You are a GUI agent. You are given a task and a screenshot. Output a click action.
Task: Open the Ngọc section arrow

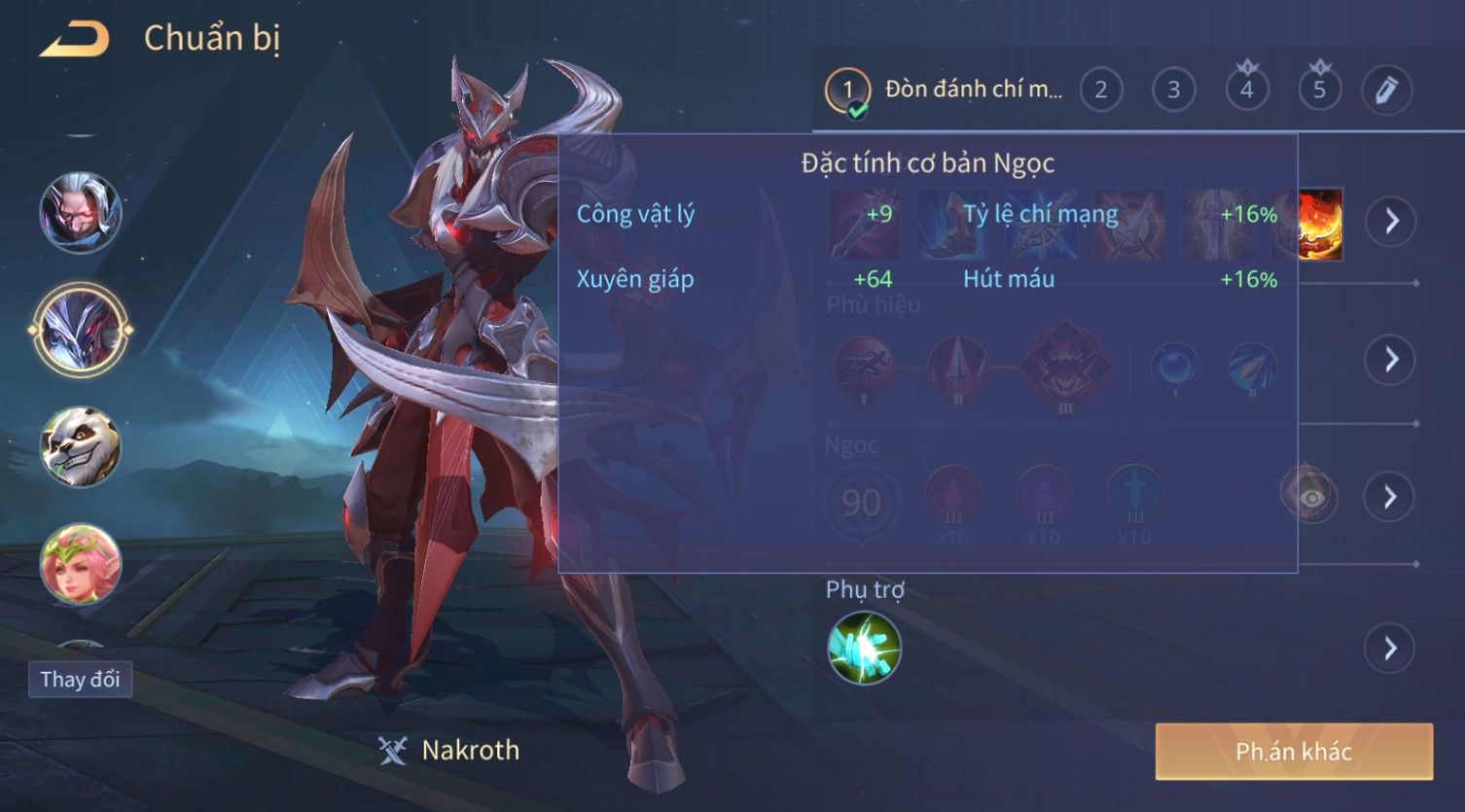tap(1390, 497)
